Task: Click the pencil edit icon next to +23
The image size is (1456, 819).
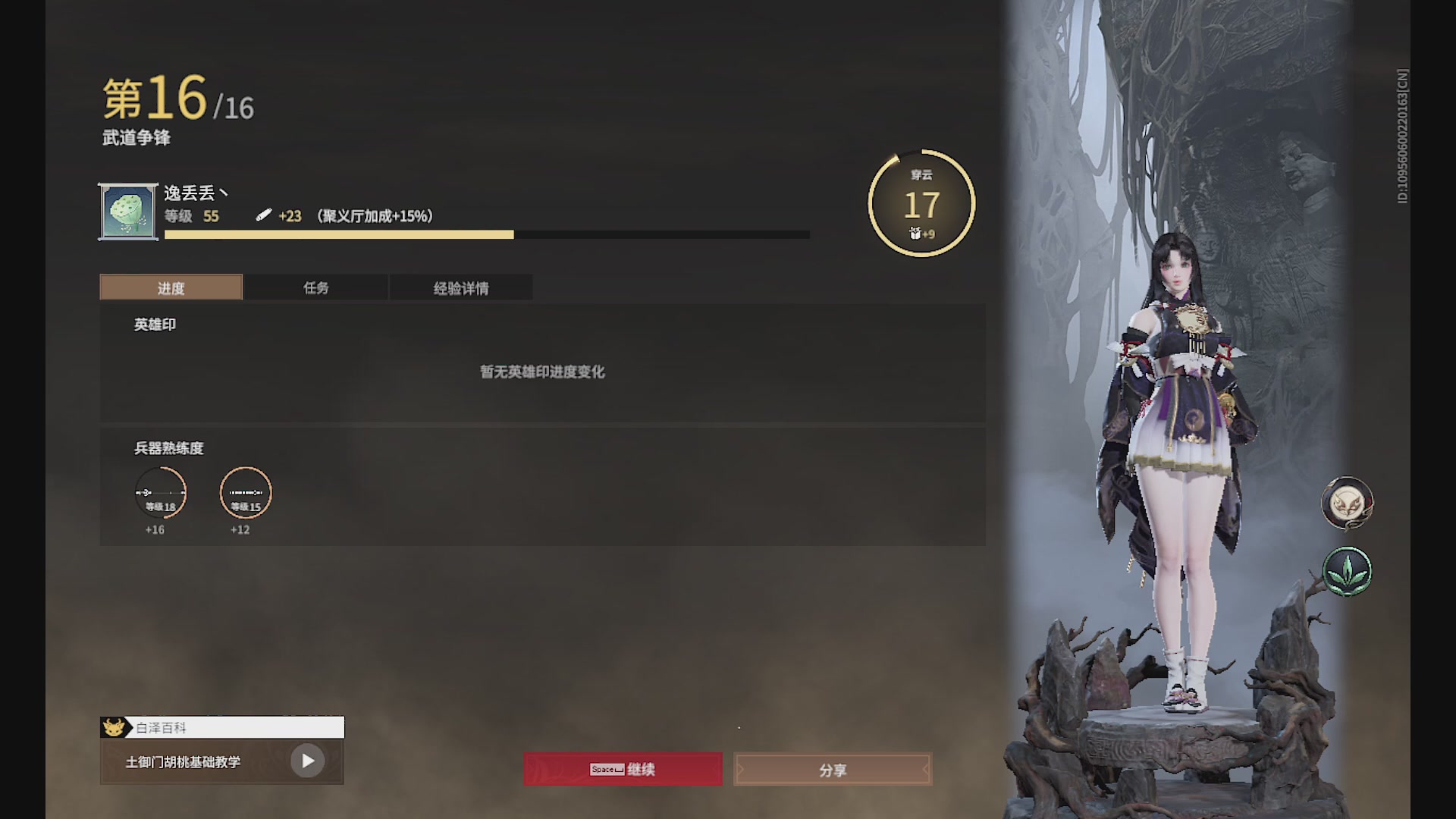Action: (x=264, y=216)
